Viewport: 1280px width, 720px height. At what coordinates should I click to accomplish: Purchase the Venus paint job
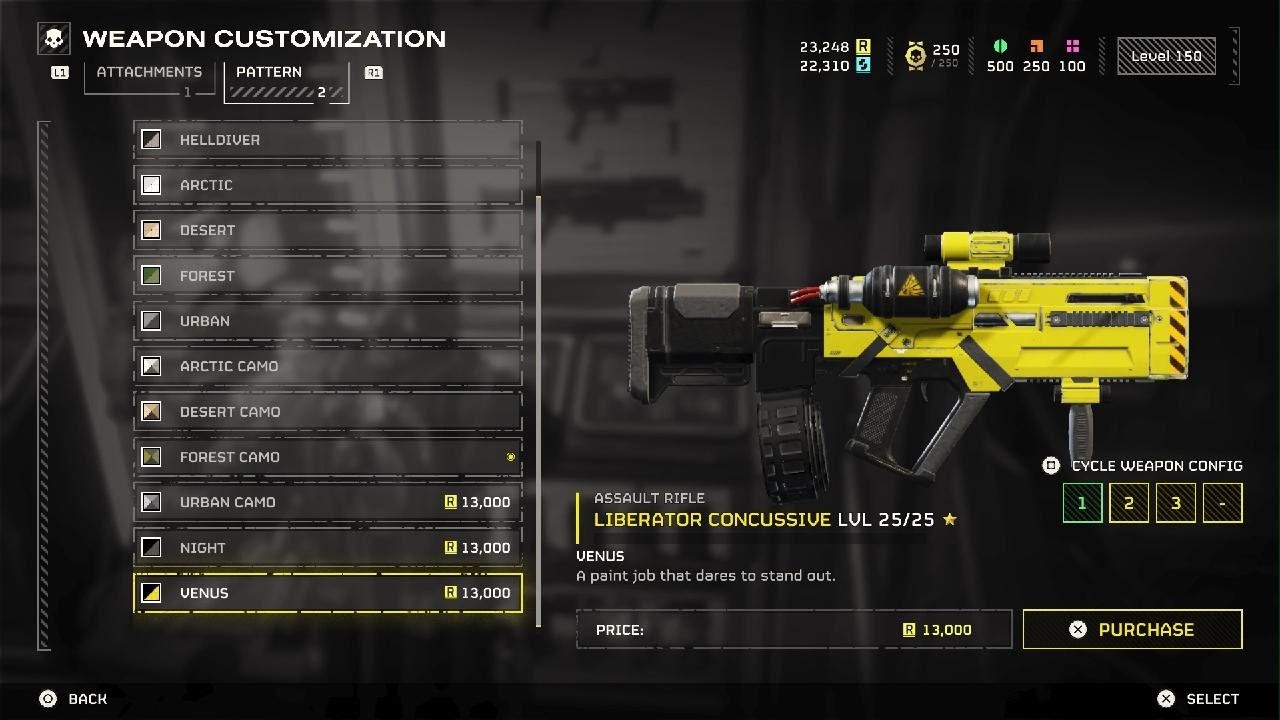(x=1132, y=630)
